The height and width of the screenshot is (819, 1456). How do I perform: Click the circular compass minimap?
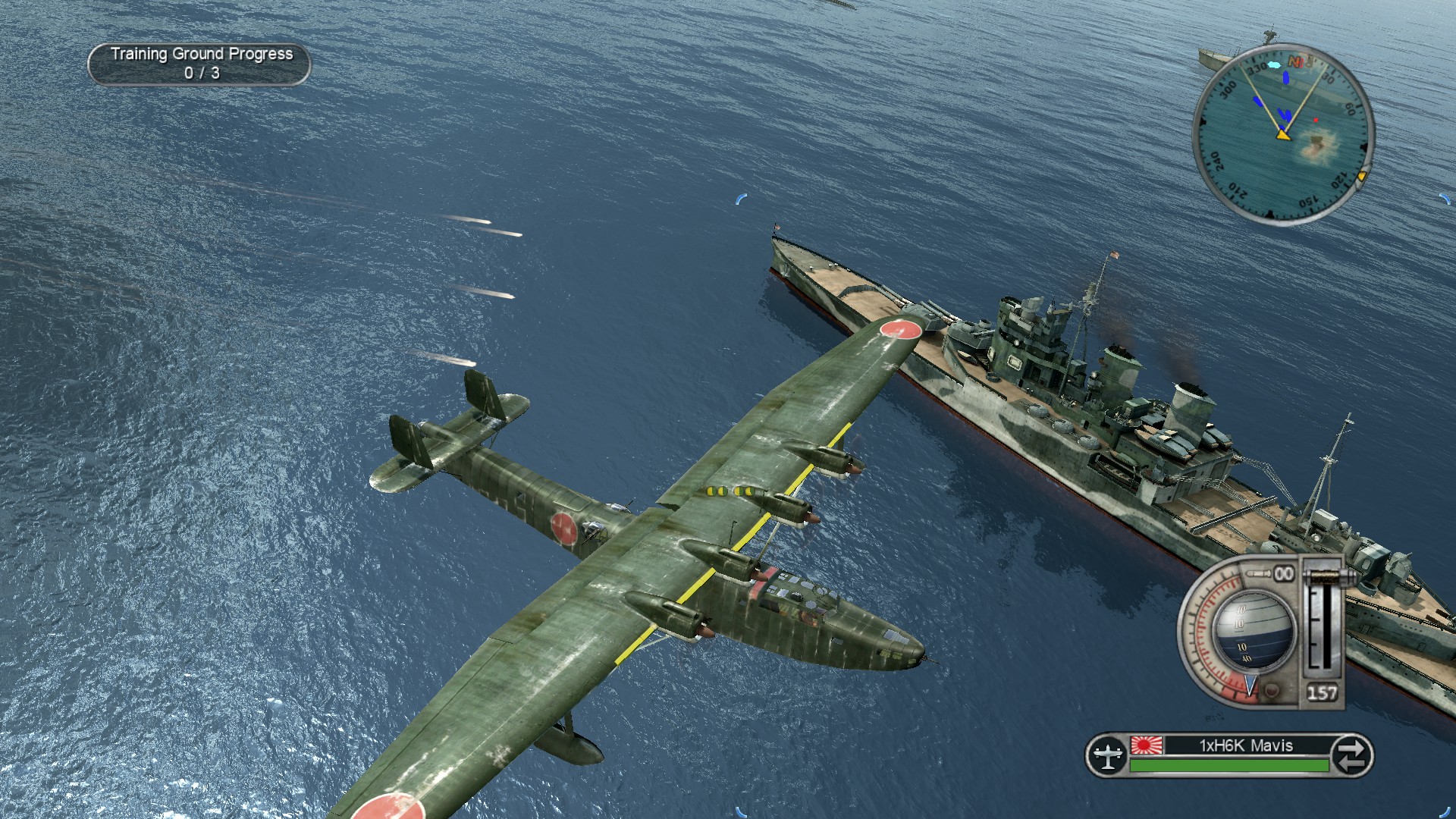click(x=1283, y=134)
